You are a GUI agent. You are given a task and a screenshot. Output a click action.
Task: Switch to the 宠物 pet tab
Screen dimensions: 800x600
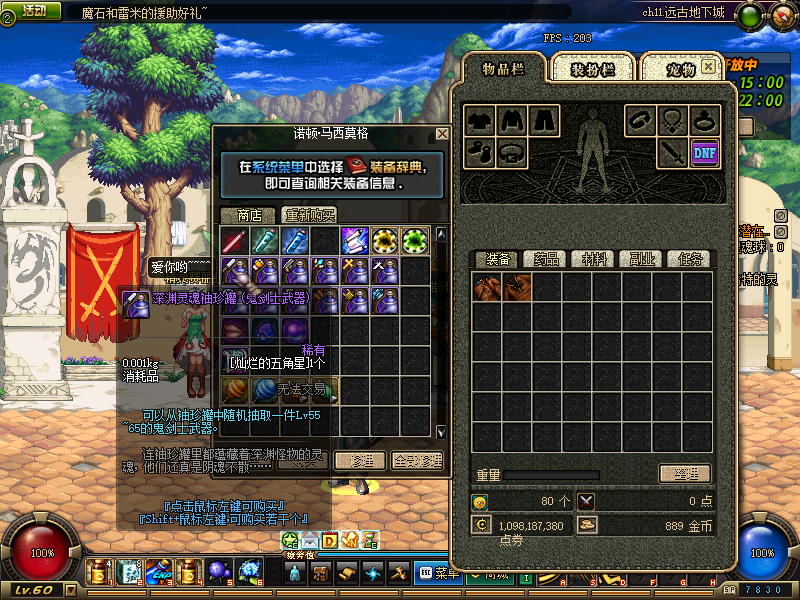pyautogui.click(x=680, y=69)
